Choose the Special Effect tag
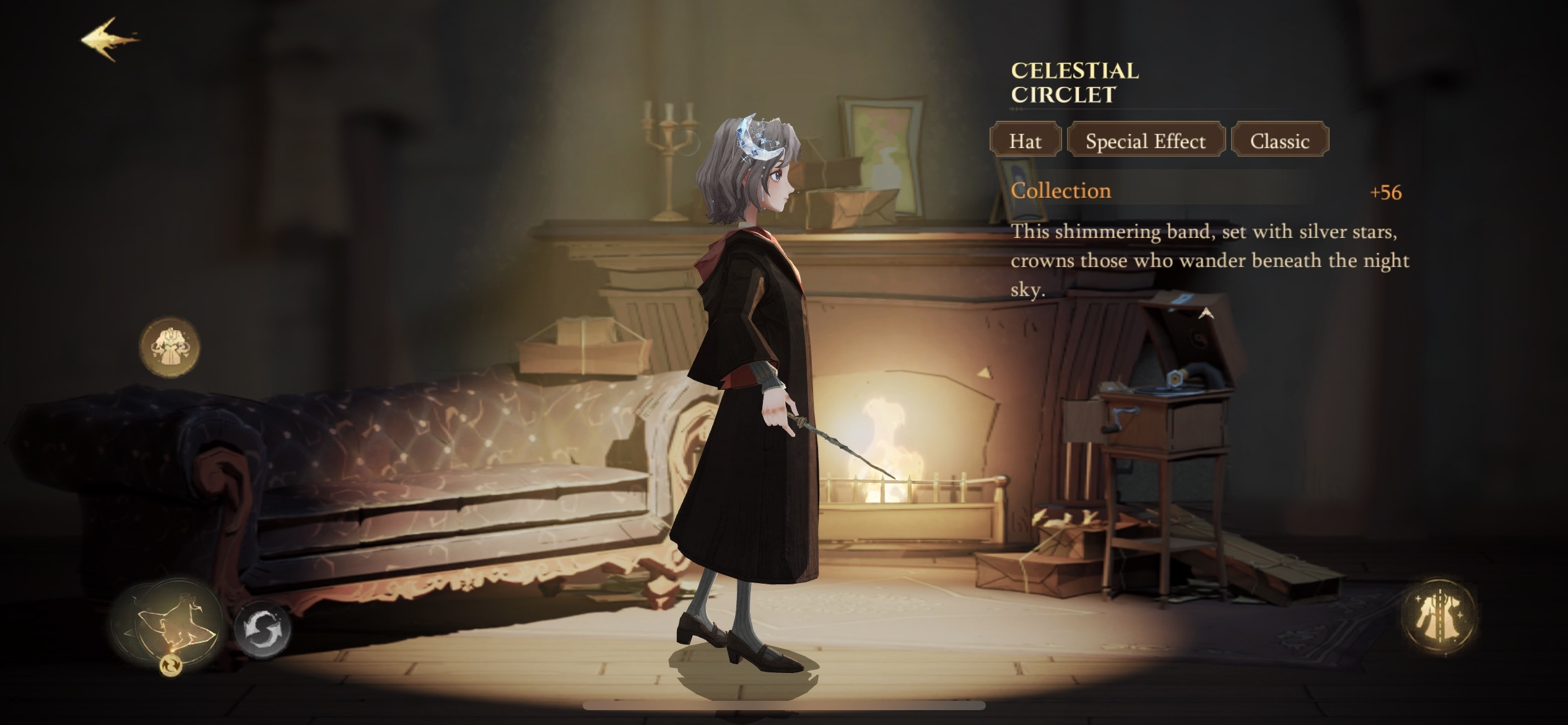1568x725 pixels. [1145, 141]
